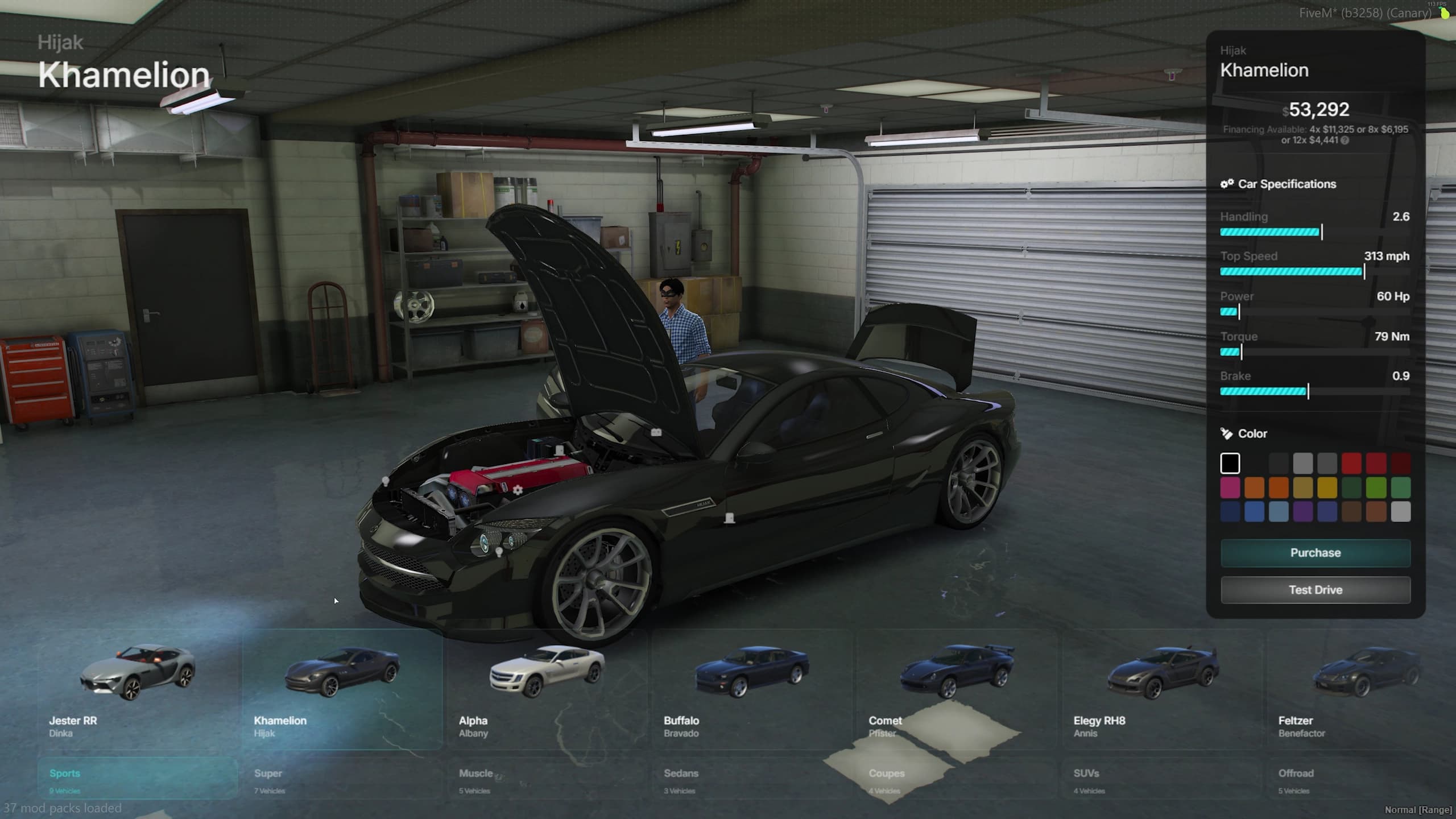The image size is (1456, 819).
Task: Start a Test Drive
Action: 1315,589
